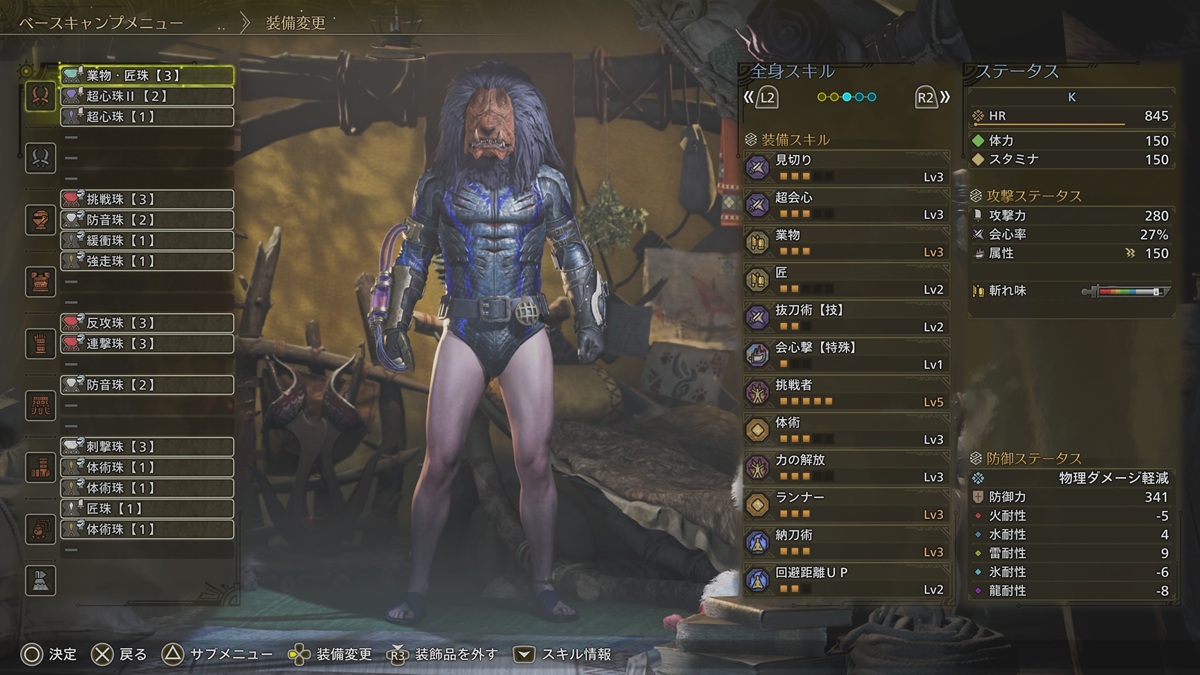Select the 挑戦珠【3】 decoration
The height and width of the screenshot is (675, 1200).
[x=147, y=199]
